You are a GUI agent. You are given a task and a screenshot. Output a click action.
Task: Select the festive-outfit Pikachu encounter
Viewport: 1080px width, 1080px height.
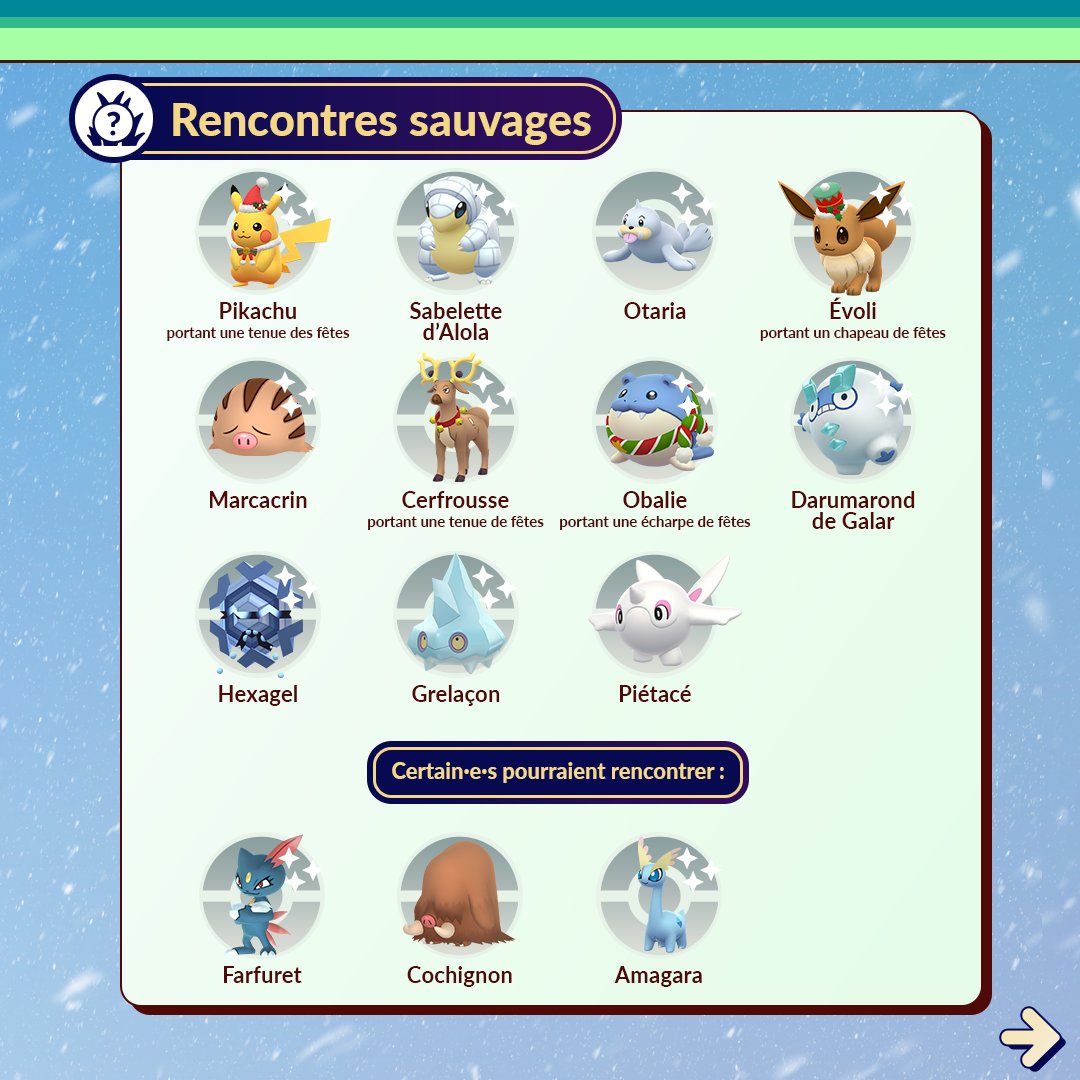pos(258,233)
